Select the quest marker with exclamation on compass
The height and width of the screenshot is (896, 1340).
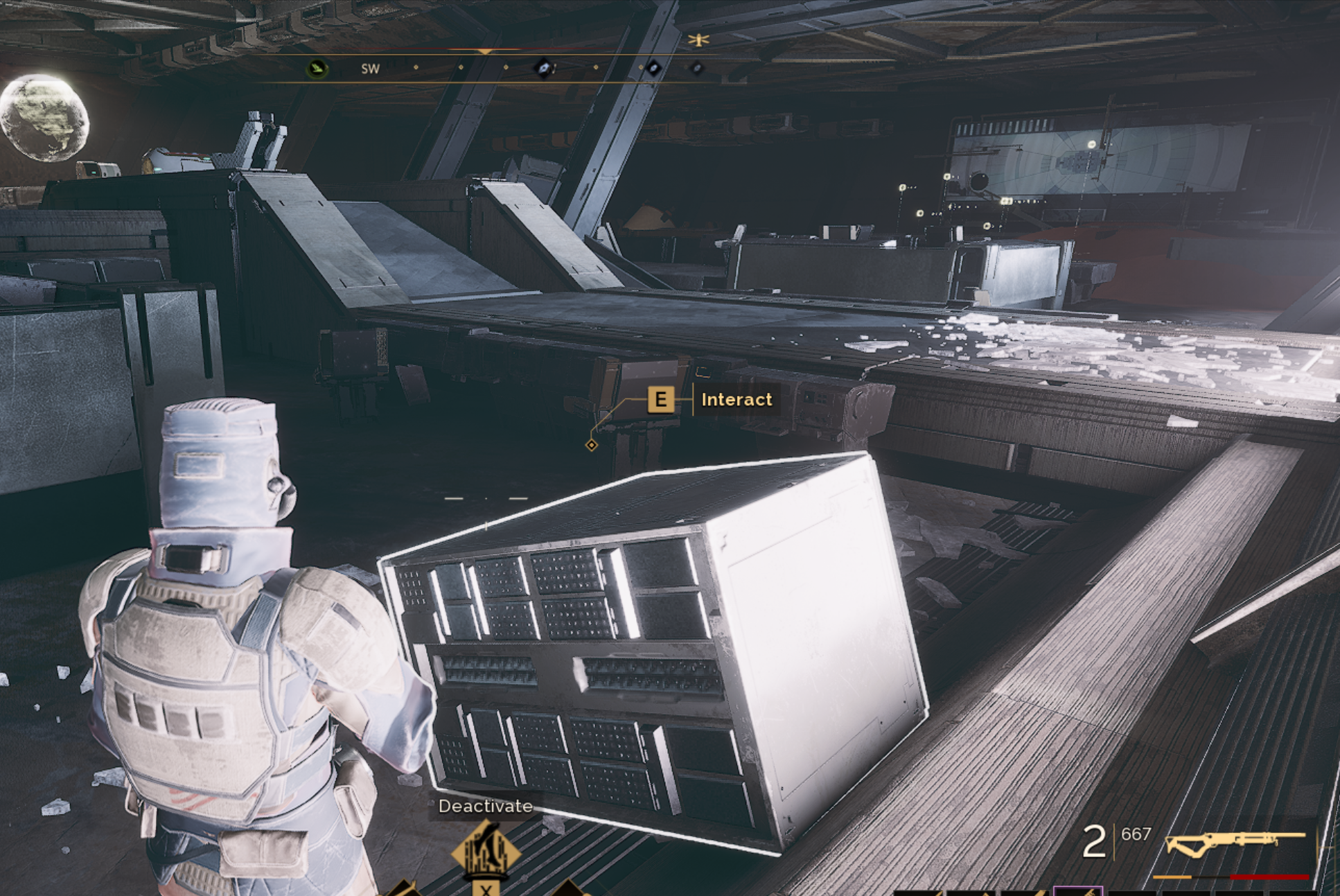tap(545, 68)
